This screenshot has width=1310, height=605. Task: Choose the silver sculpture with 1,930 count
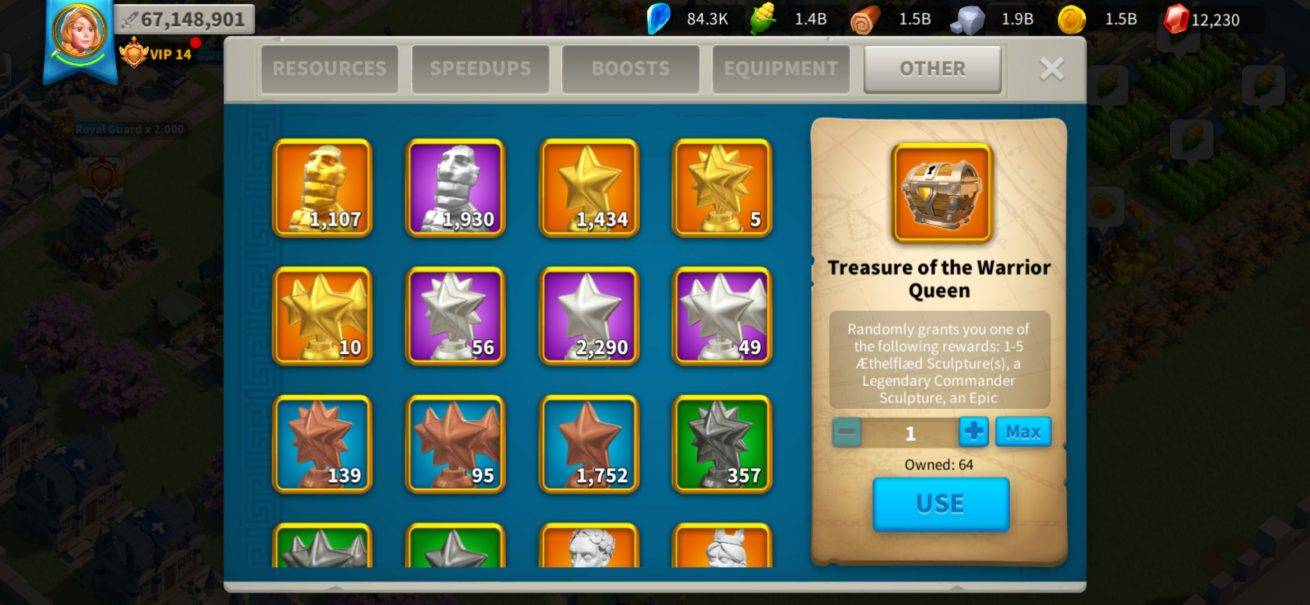point(455,188)
